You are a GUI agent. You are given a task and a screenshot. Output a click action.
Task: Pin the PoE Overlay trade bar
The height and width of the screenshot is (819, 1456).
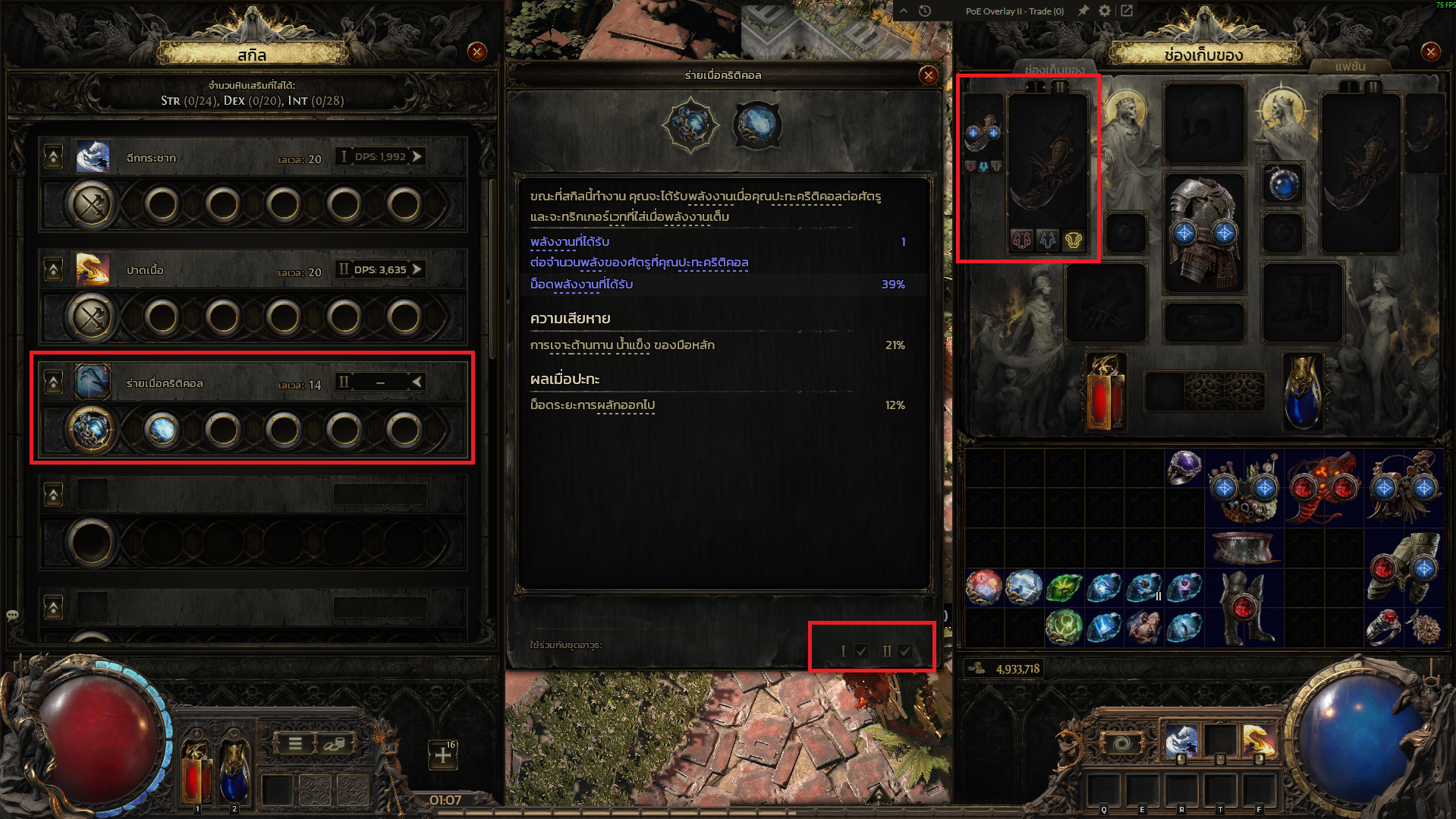1083,11
